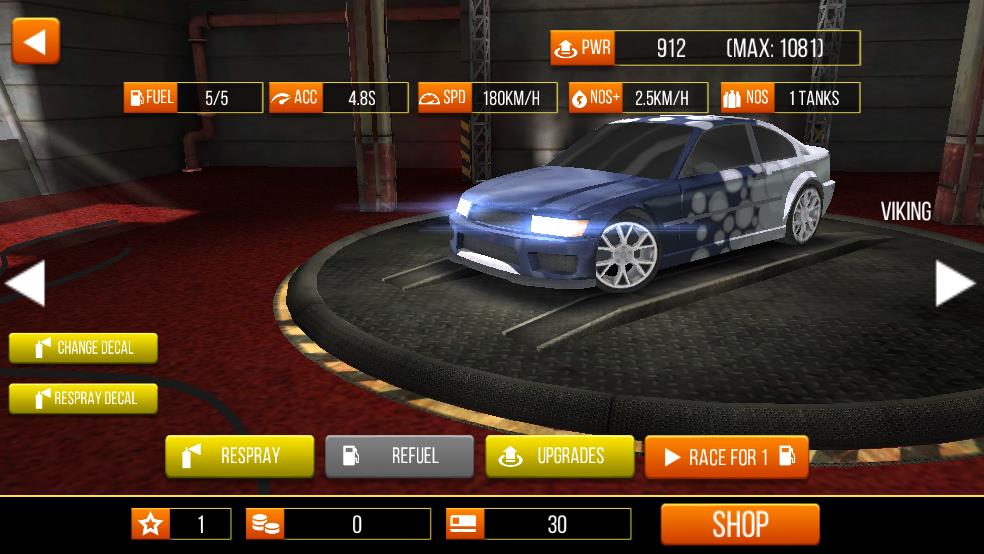This screenshot has height=554, width=984.
Task: Select the yellow Respray button
Action: 239,456
